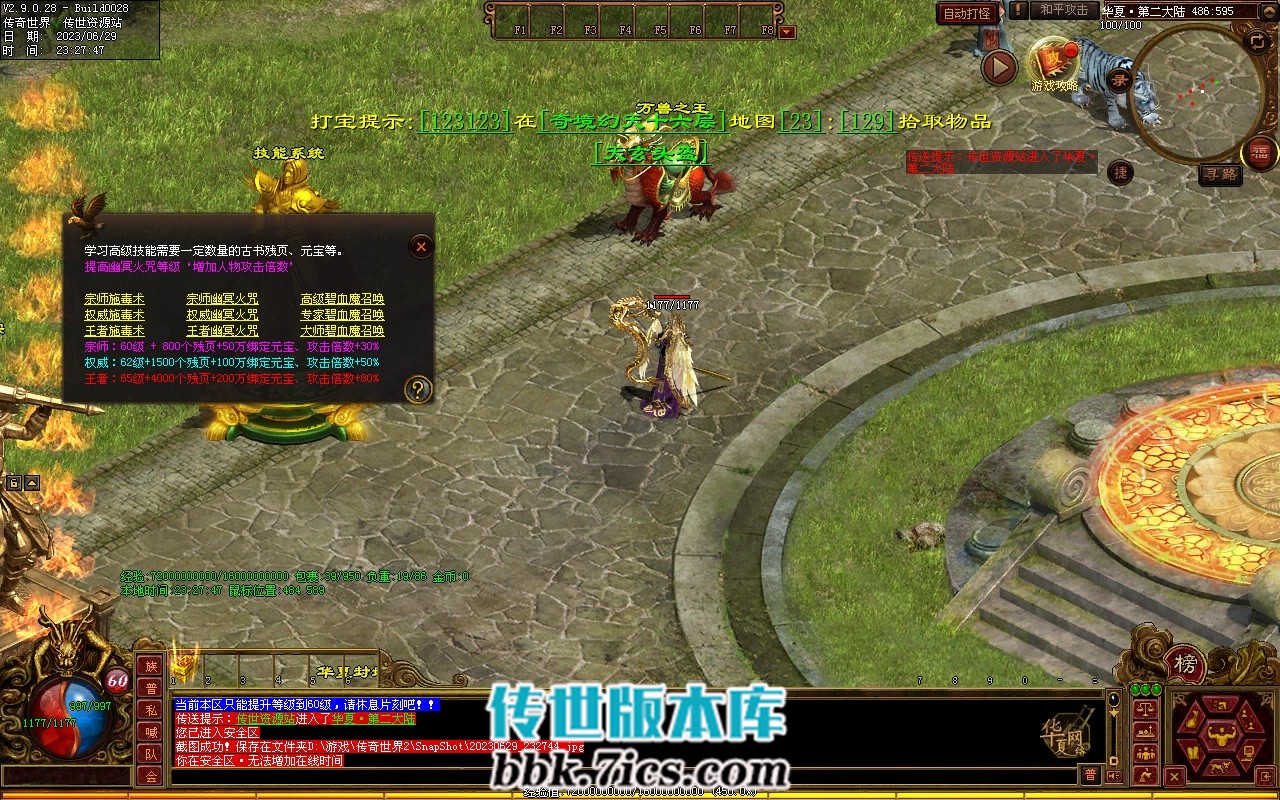The image size is (1280, 800).
Task: Select 王者幽冥火咒 skill upgrade
Action: 222,331
